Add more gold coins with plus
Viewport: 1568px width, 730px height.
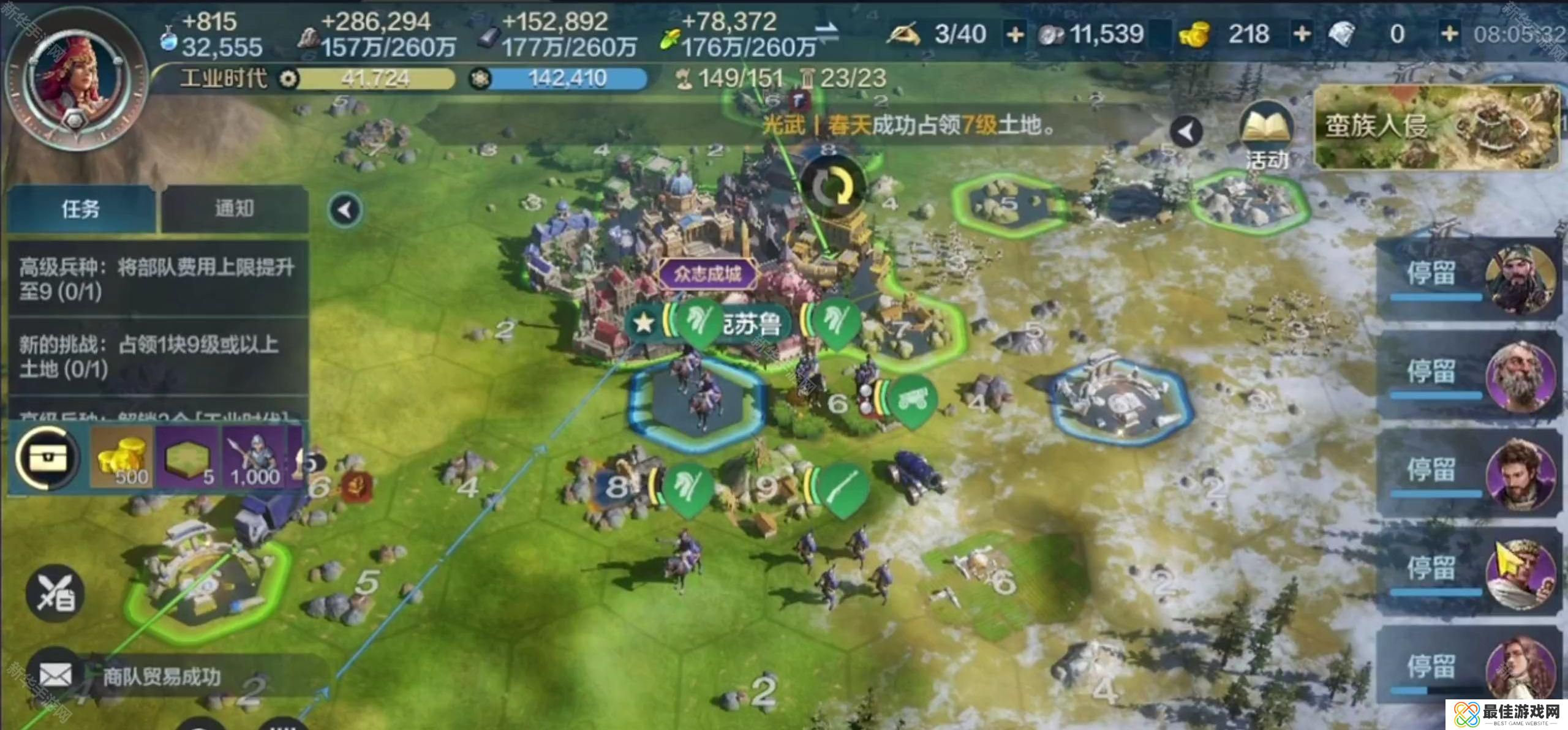tap(1301, 34)
